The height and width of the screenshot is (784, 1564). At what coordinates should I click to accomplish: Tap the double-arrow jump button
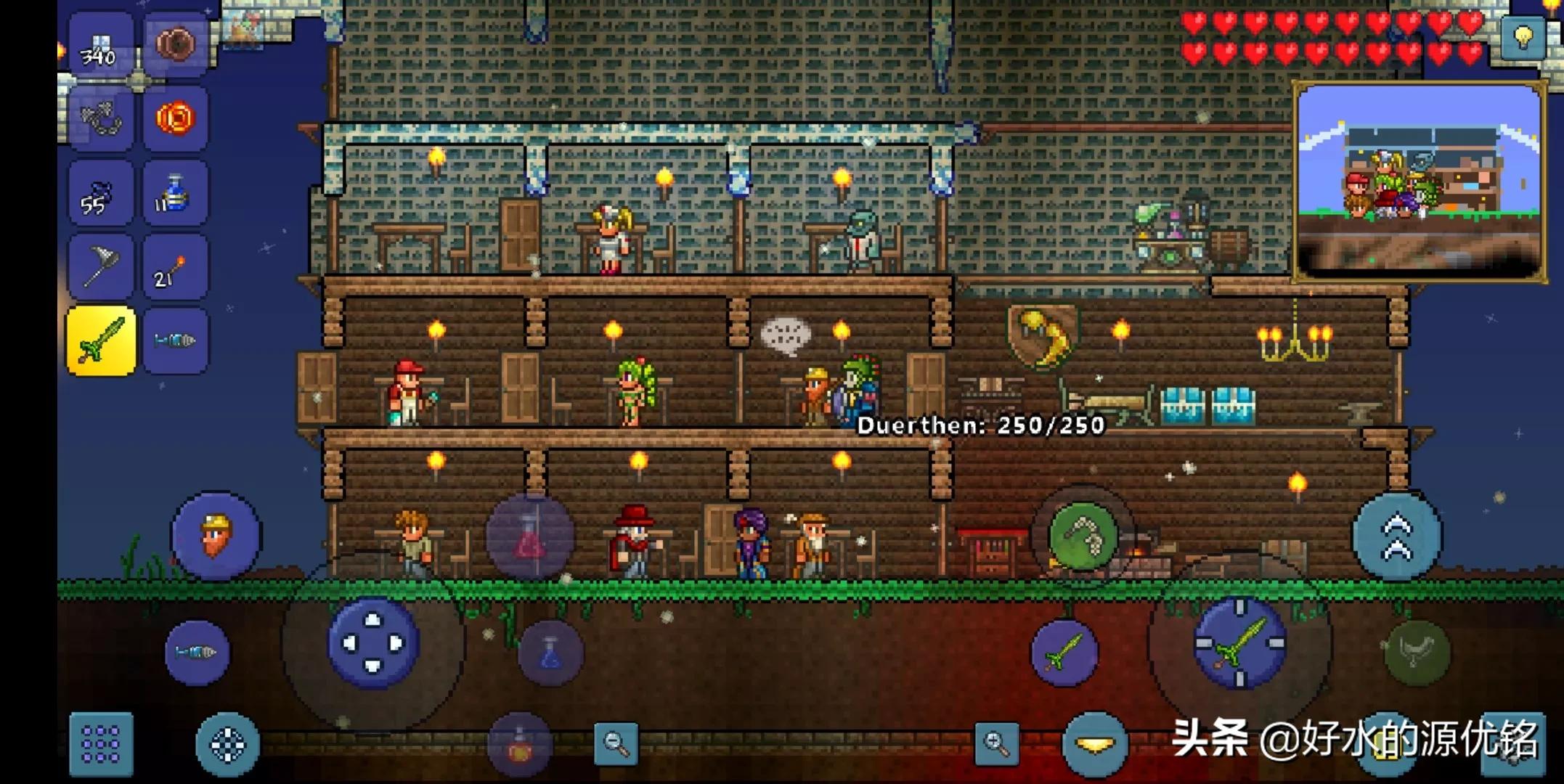pos(1397,537)
